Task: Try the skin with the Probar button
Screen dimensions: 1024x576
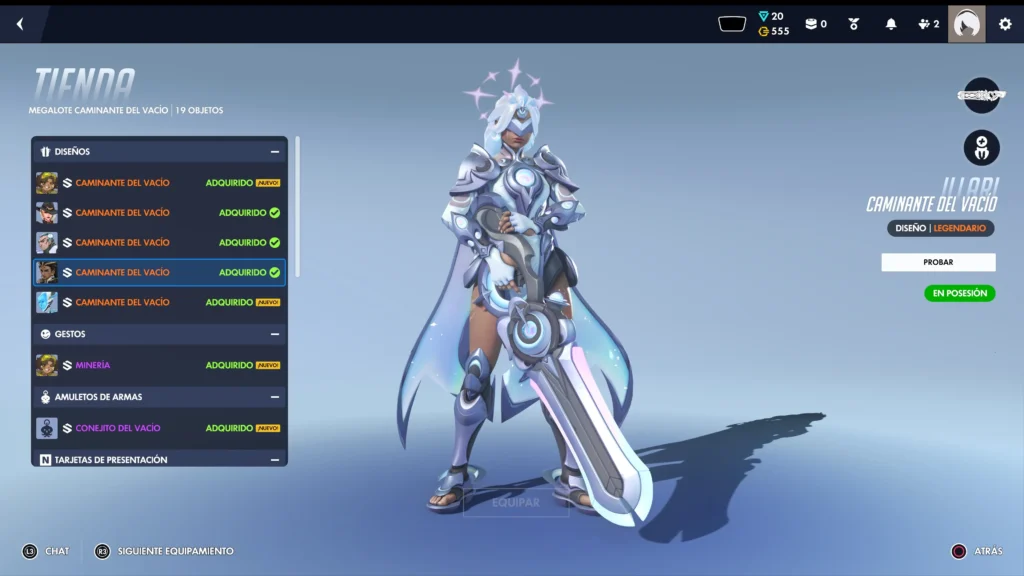Action: coord(938,262)
